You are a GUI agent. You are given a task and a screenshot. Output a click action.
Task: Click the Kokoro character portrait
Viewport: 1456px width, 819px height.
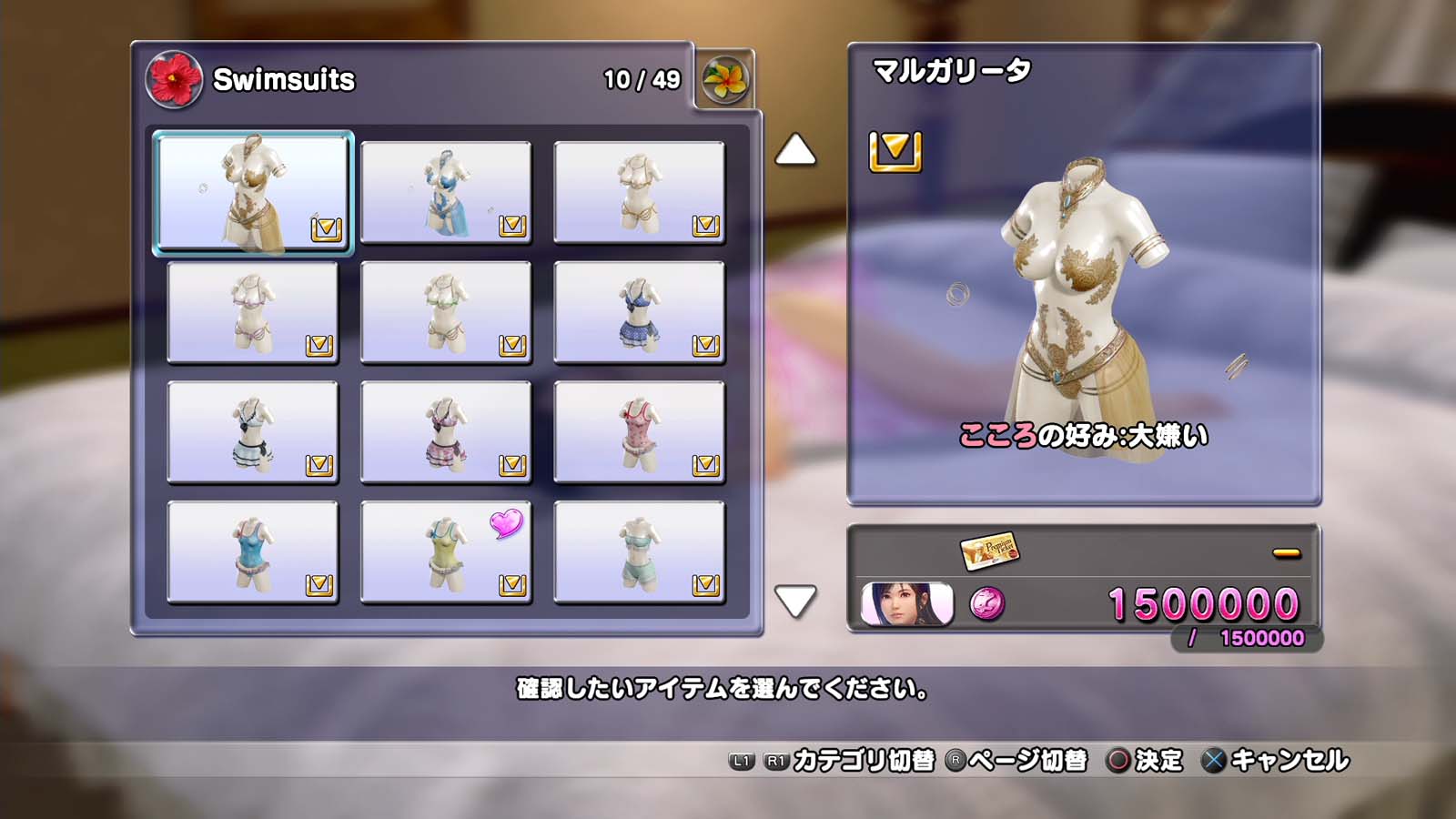[907, 604]
